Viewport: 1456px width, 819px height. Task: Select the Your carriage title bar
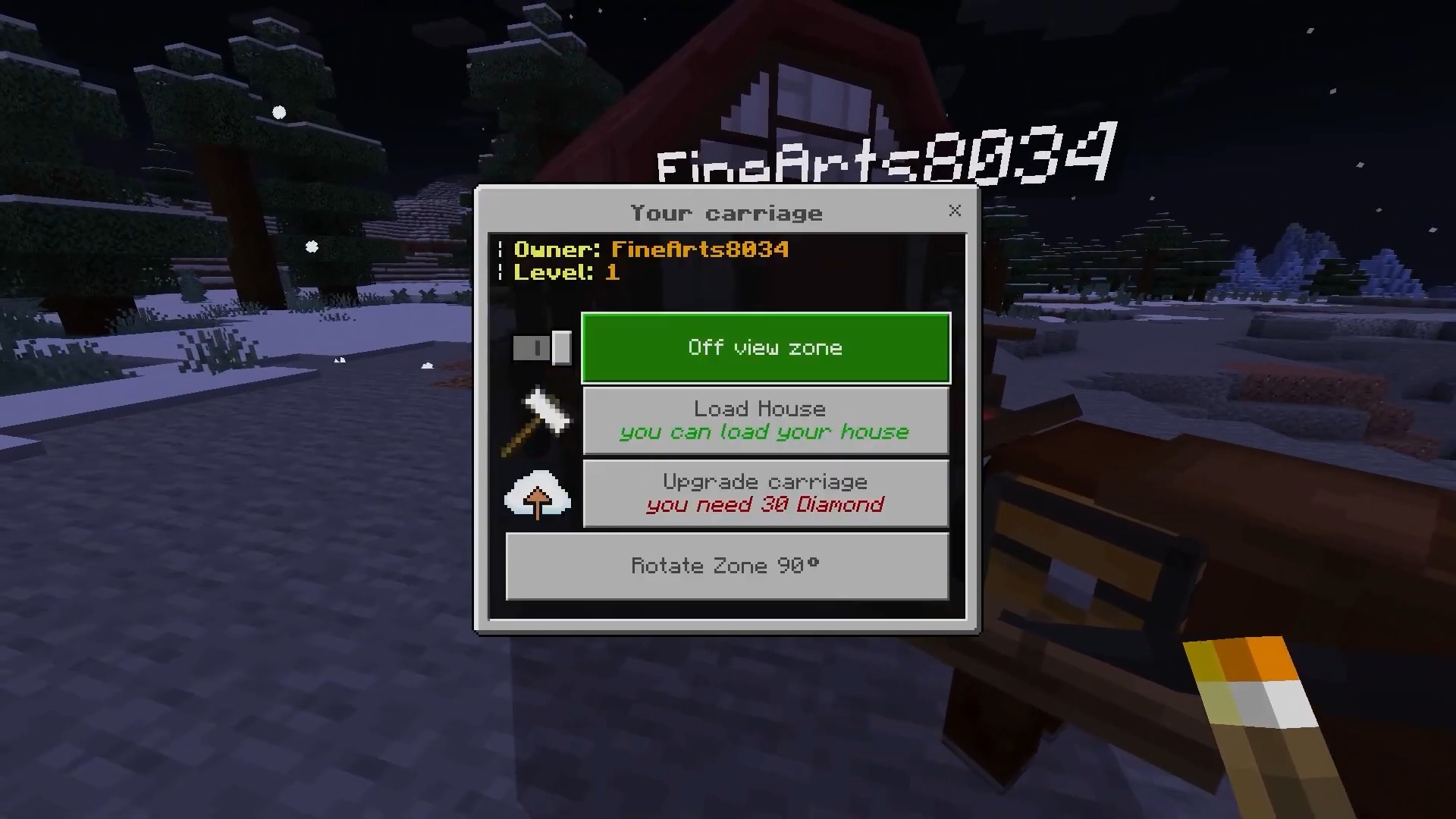coord(726,213)
